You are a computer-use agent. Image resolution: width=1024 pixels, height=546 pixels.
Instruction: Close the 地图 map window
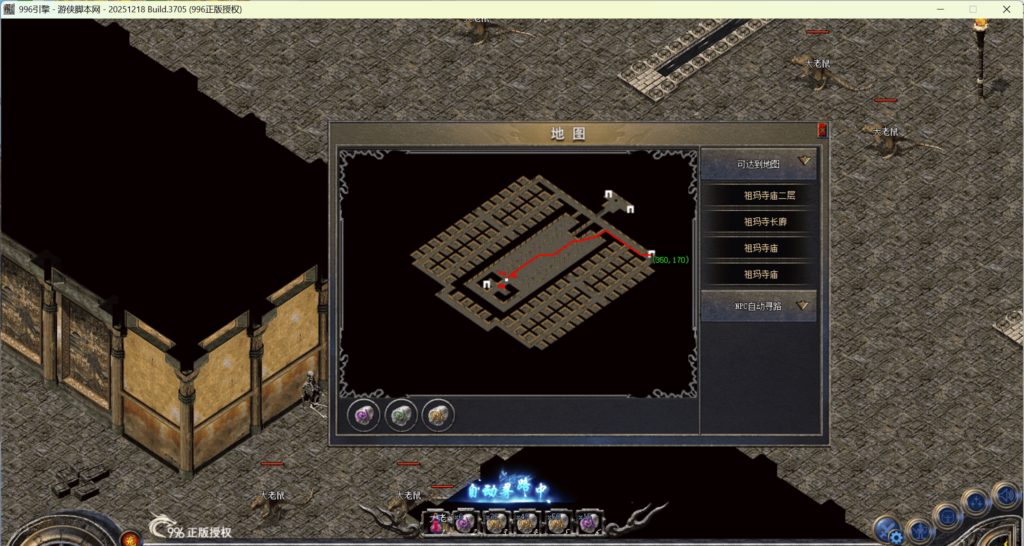(x=822, y=130)
